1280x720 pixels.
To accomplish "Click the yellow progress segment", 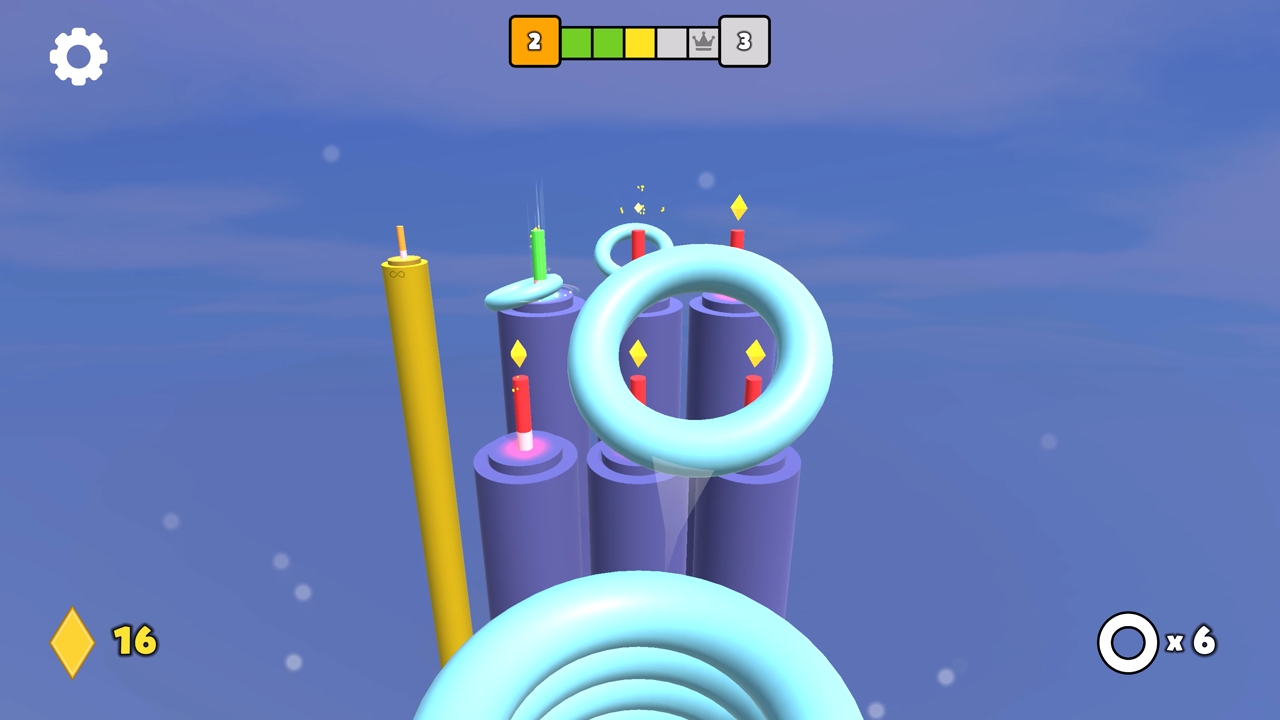I will 640,41.
